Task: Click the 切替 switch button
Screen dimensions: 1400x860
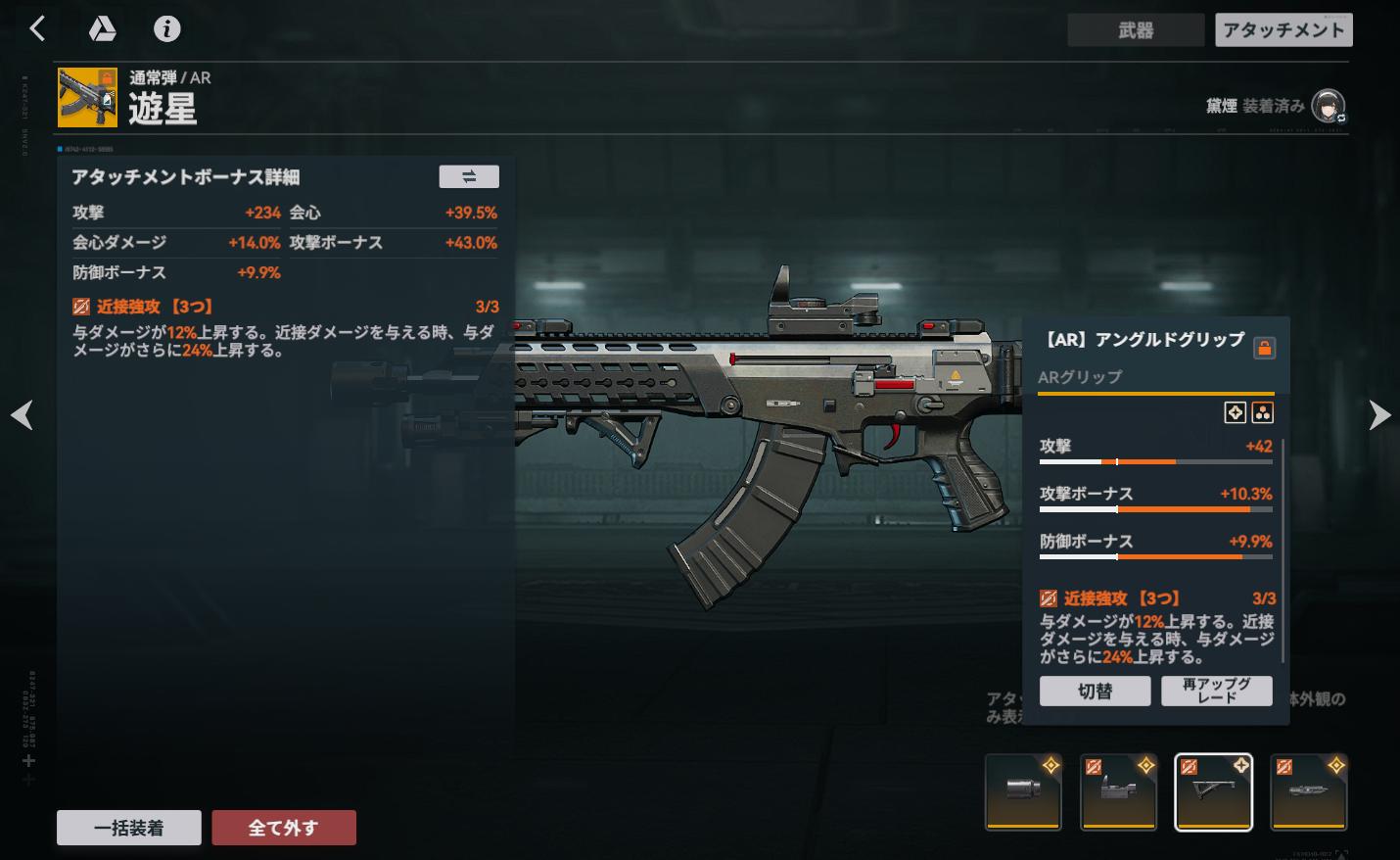Action: 1095,691
